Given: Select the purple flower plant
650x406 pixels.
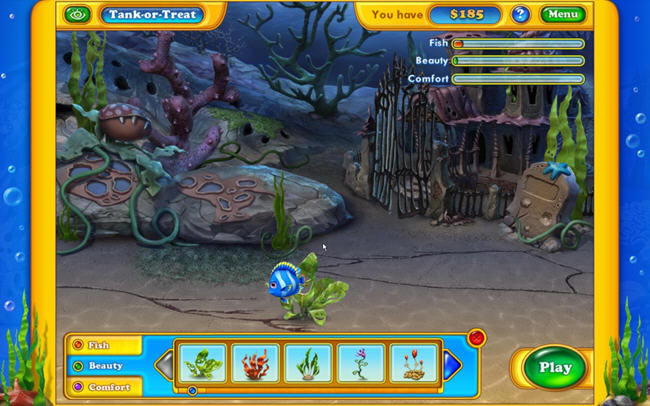Looking at the screenshot, I should tap(360, 362).
